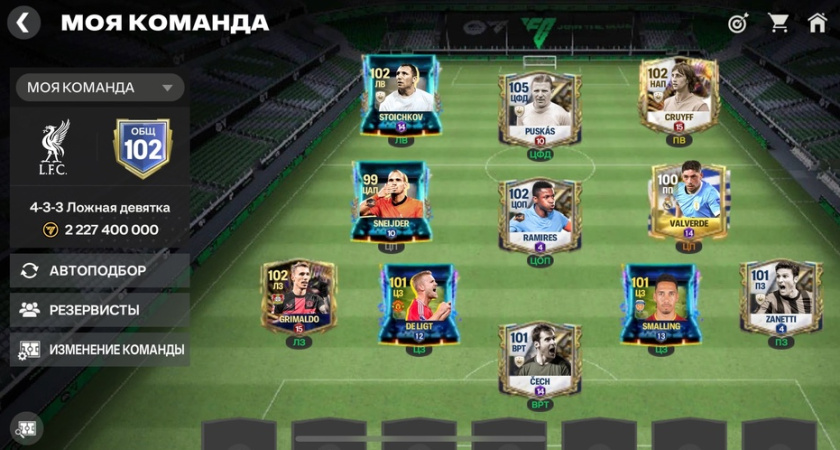Go back with the arrow button
The image size is (840, 450).
coord(24,22)
